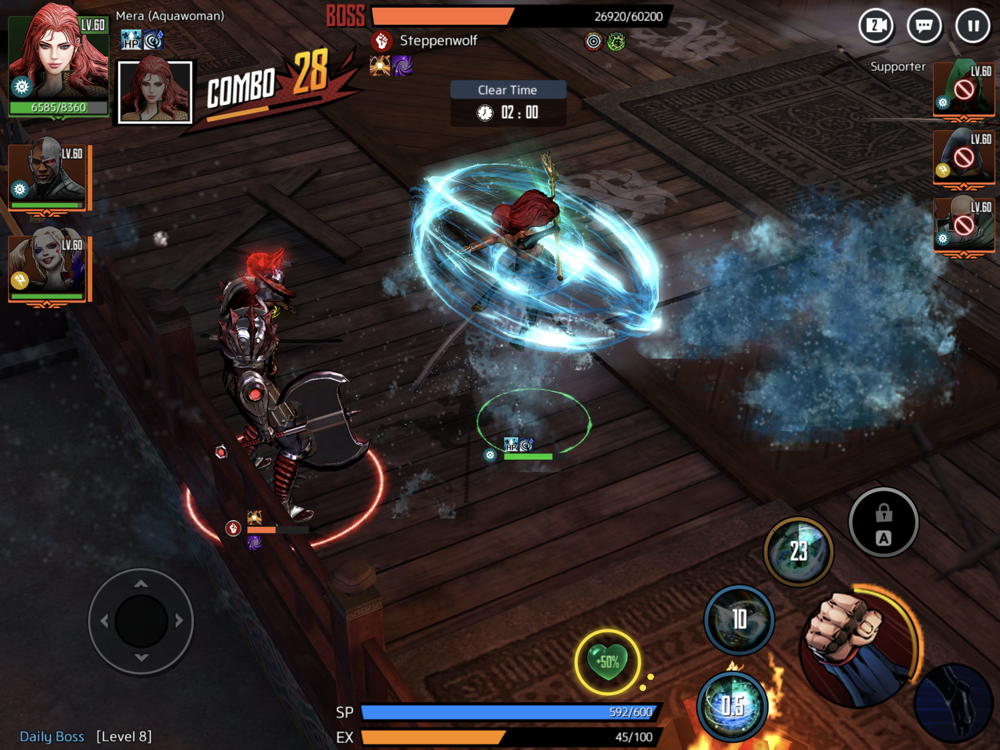Activate the skill with 10 cooldown

(739, 620)
